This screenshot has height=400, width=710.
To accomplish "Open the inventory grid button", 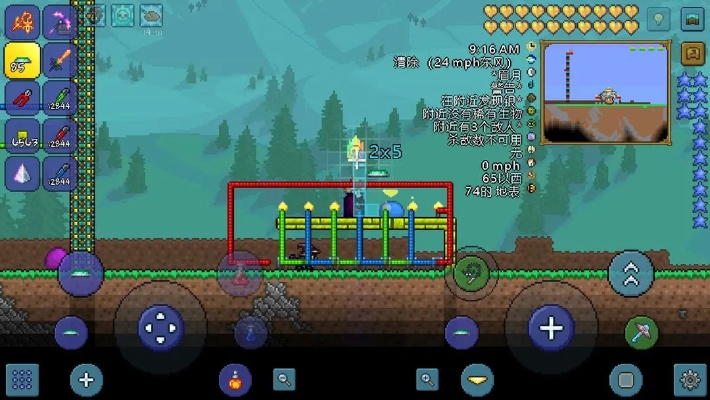I will click(x=22, y=380).
